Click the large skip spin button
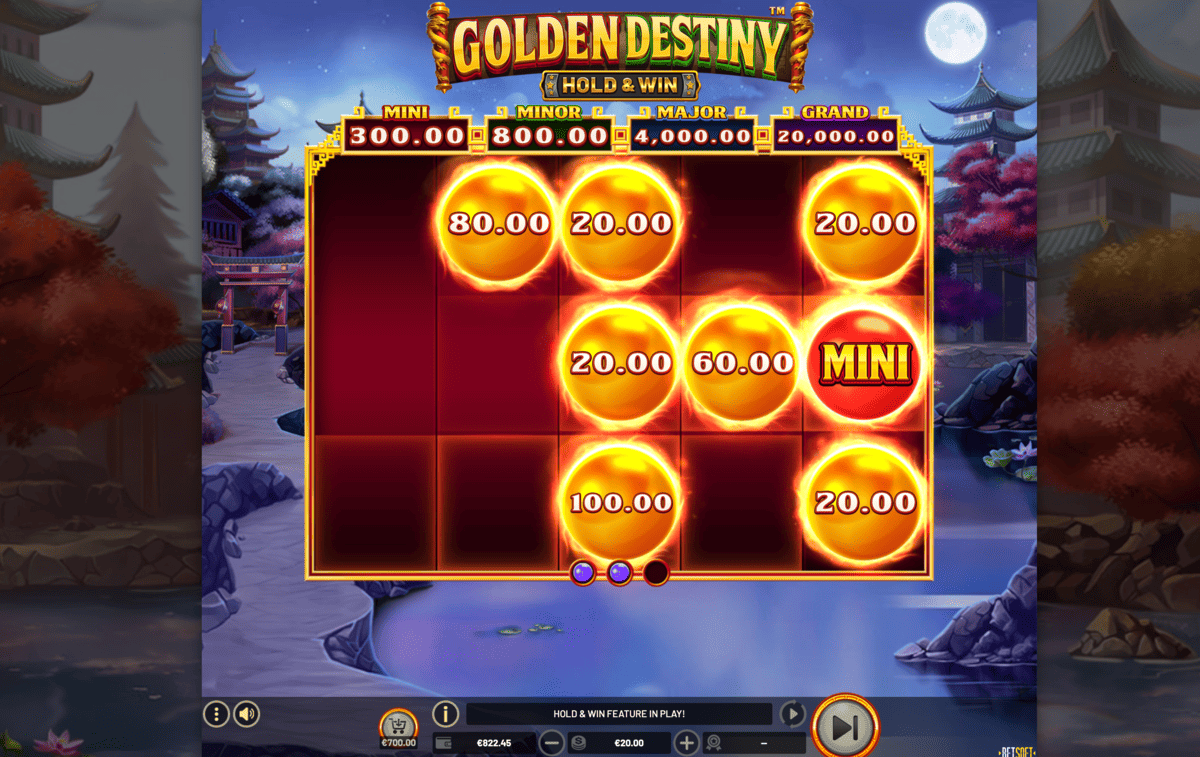 845,727
